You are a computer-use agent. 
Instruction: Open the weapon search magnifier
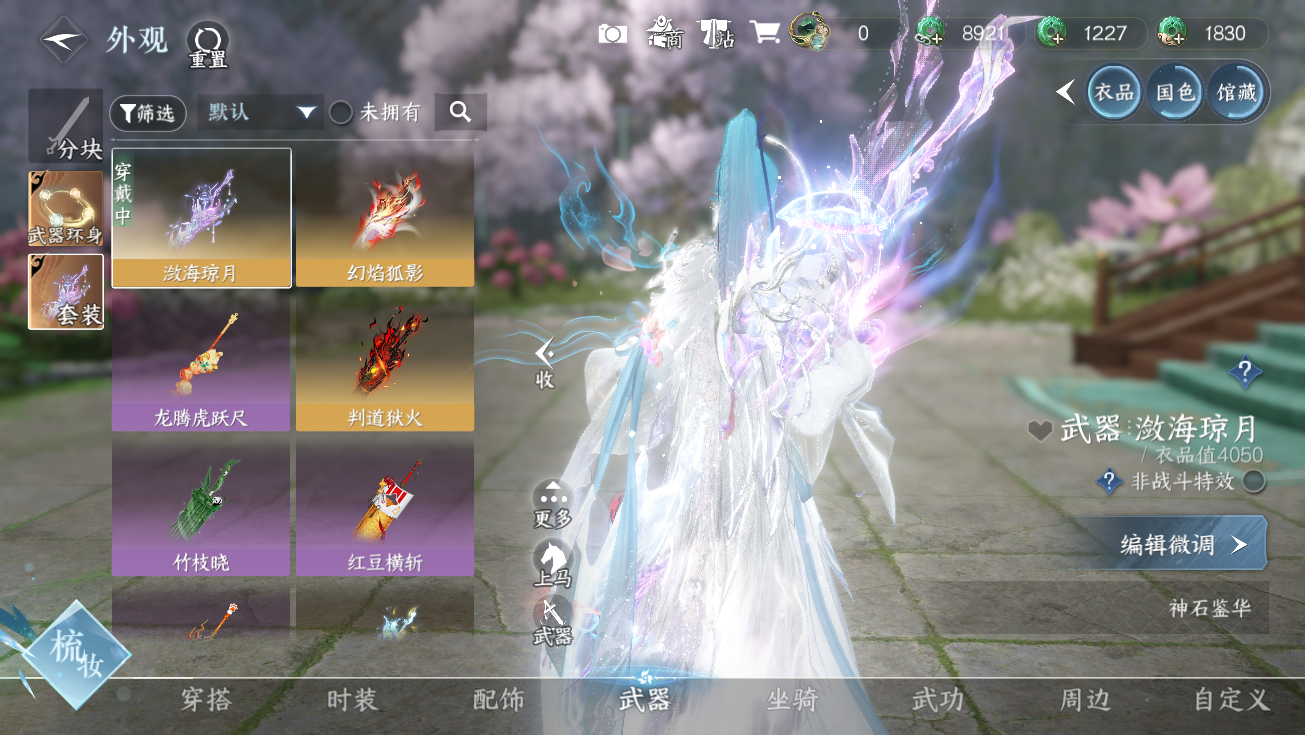(x=460, y=112)
